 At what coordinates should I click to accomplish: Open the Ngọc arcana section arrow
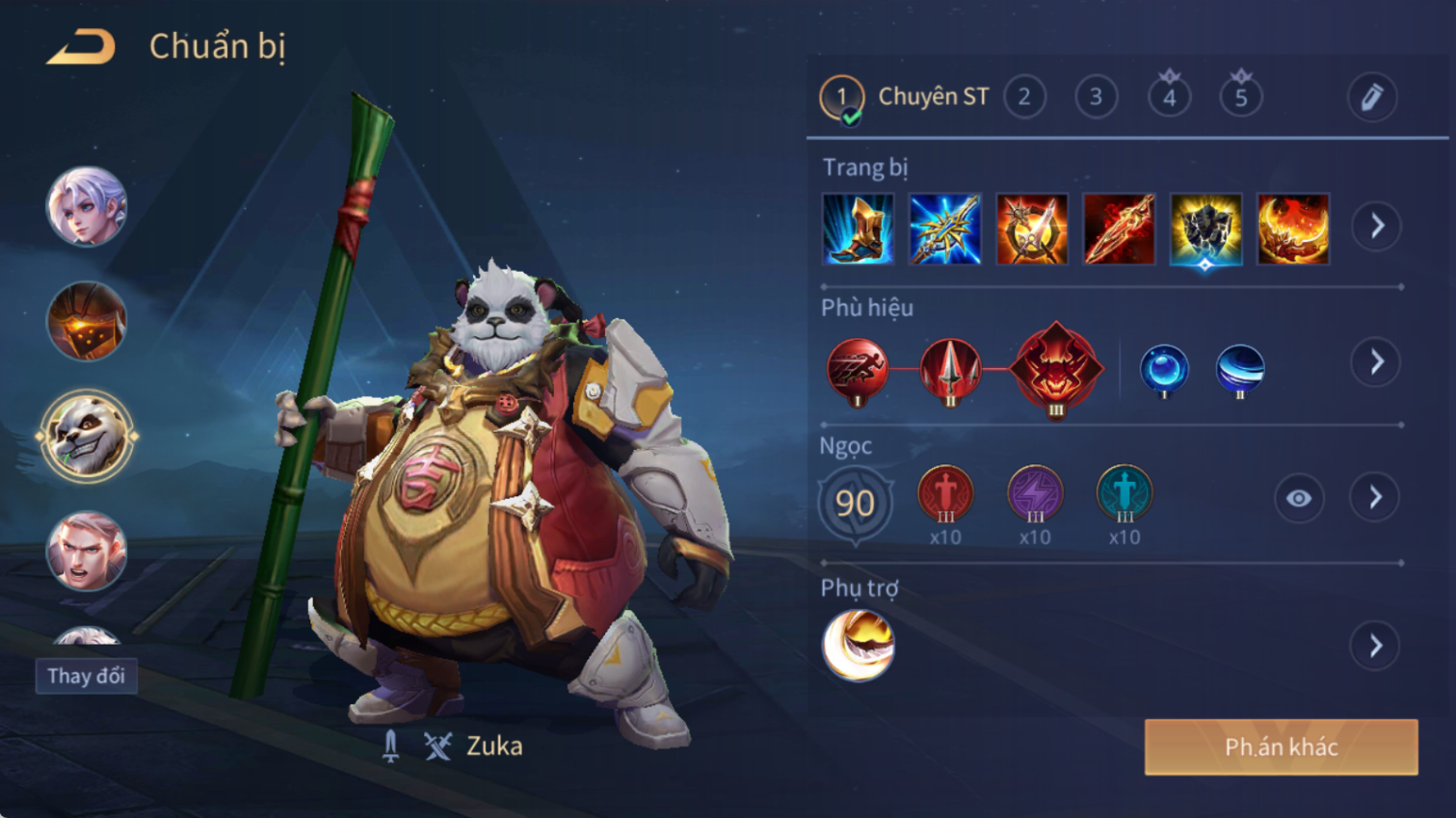[x=1376, y=498]
